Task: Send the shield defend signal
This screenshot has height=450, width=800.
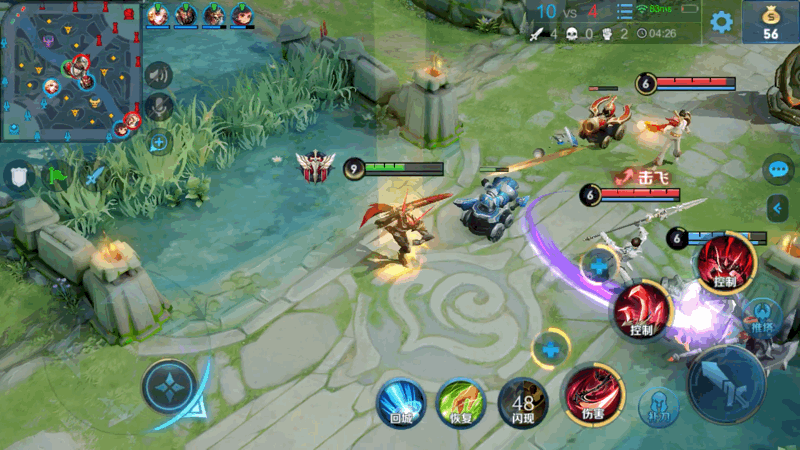Action: click(x=18, y=176)
